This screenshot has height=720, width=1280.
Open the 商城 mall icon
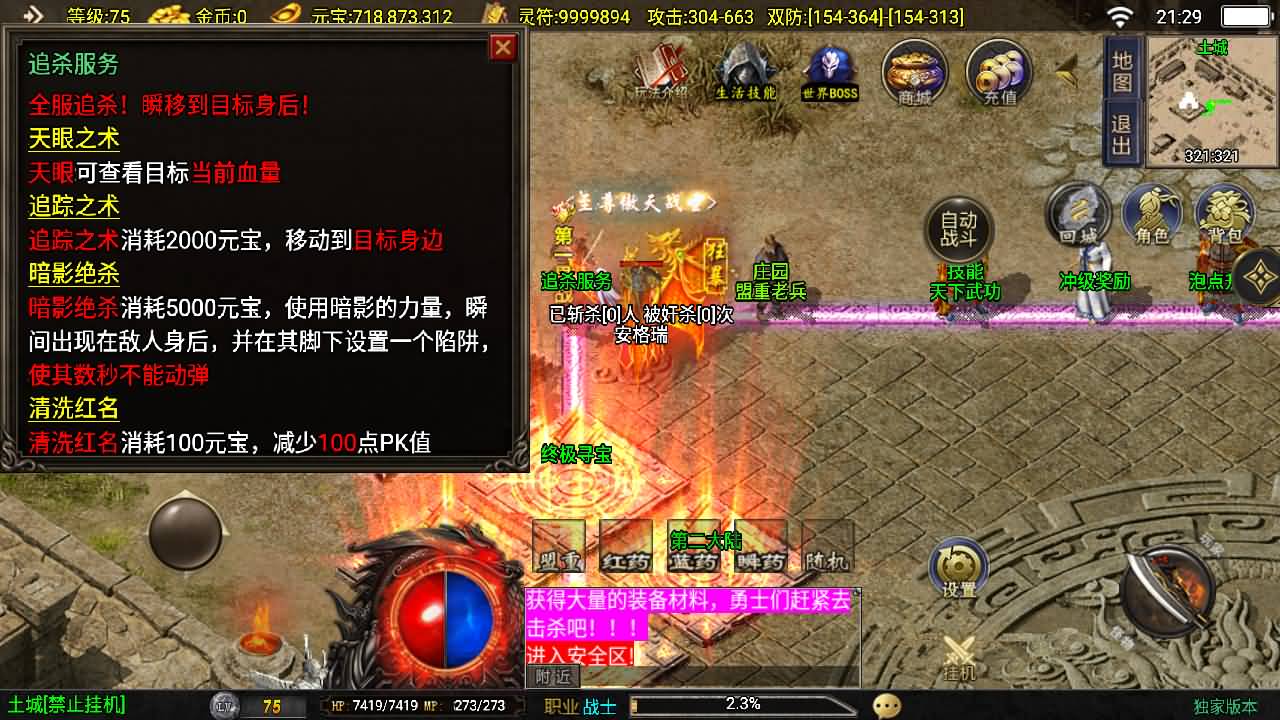915,72
